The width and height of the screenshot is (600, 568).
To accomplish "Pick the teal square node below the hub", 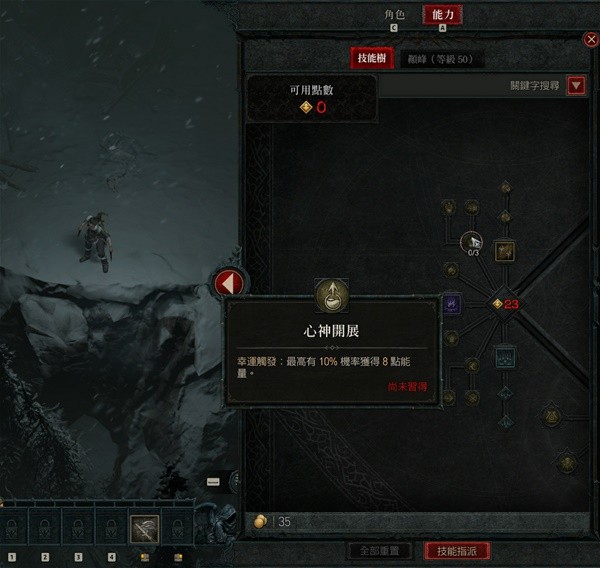I will [x=504, y=355].
